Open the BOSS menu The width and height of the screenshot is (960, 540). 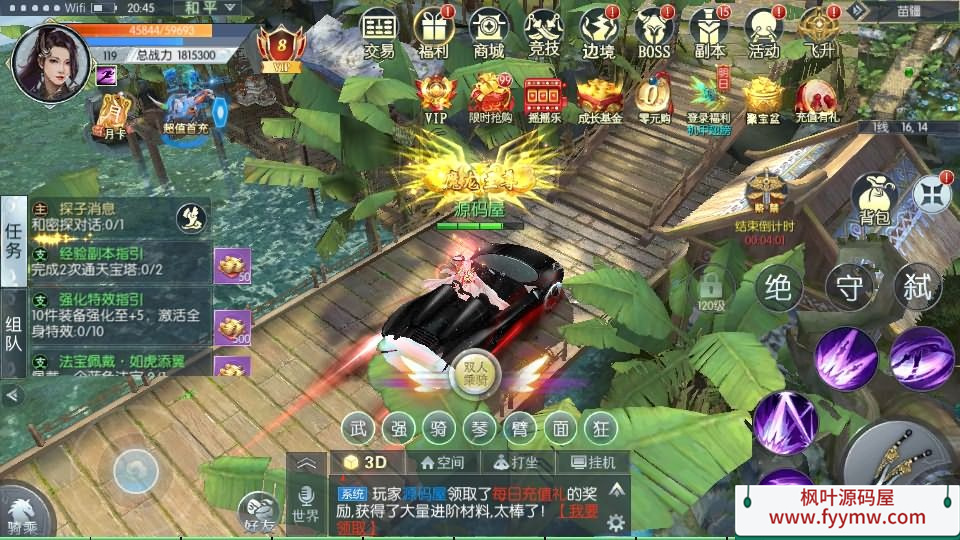coord(654,32)
